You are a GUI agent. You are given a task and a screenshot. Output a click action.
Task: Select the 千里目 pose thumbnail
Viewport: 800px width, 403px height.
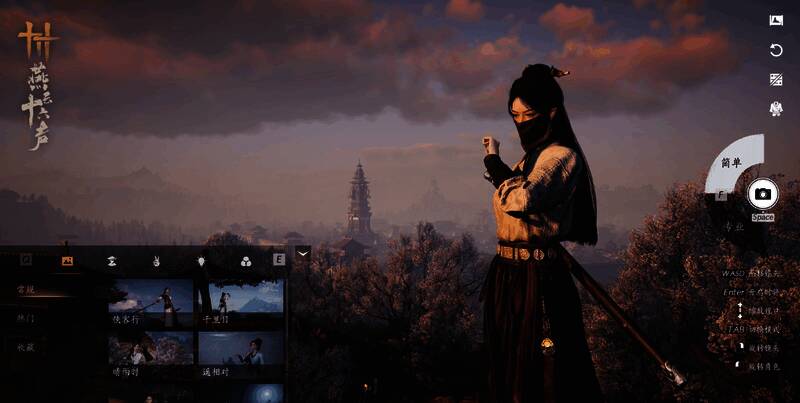[x=240, y=302]
